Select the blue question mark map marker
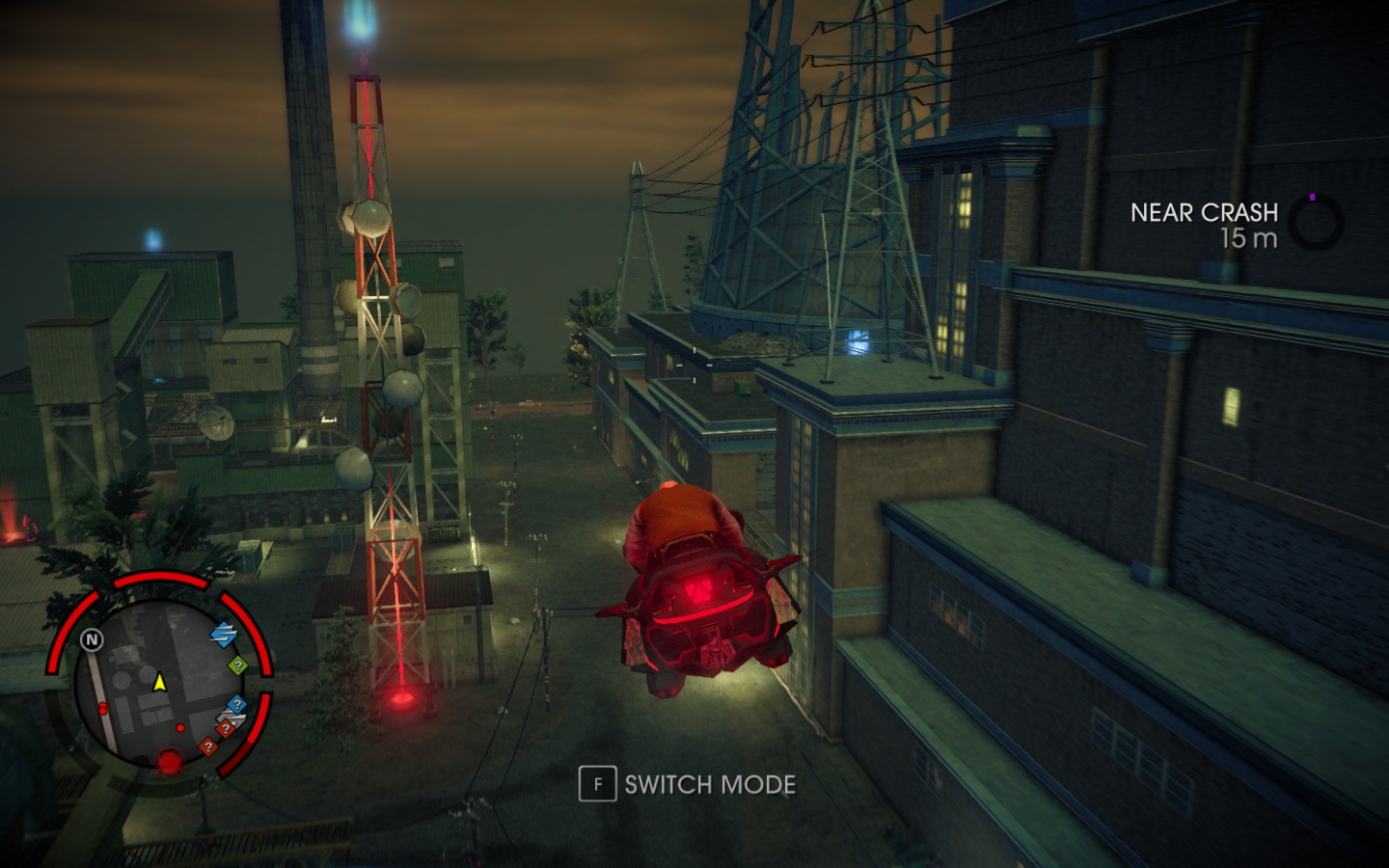Image resolution: width=1389 pixels, height=868 pixels. click(237, 705)
